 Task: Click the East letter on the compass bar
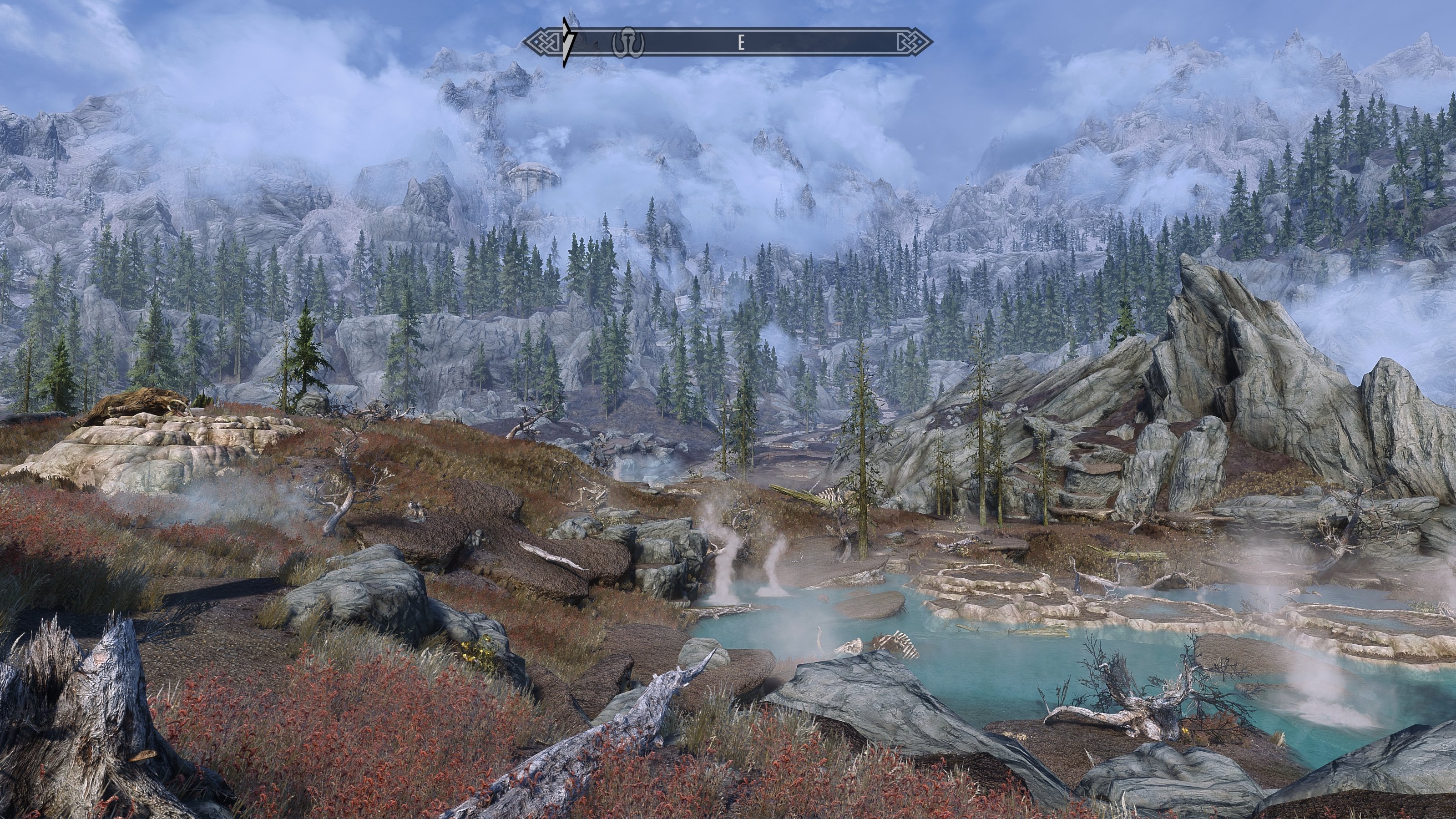point(741,42)
